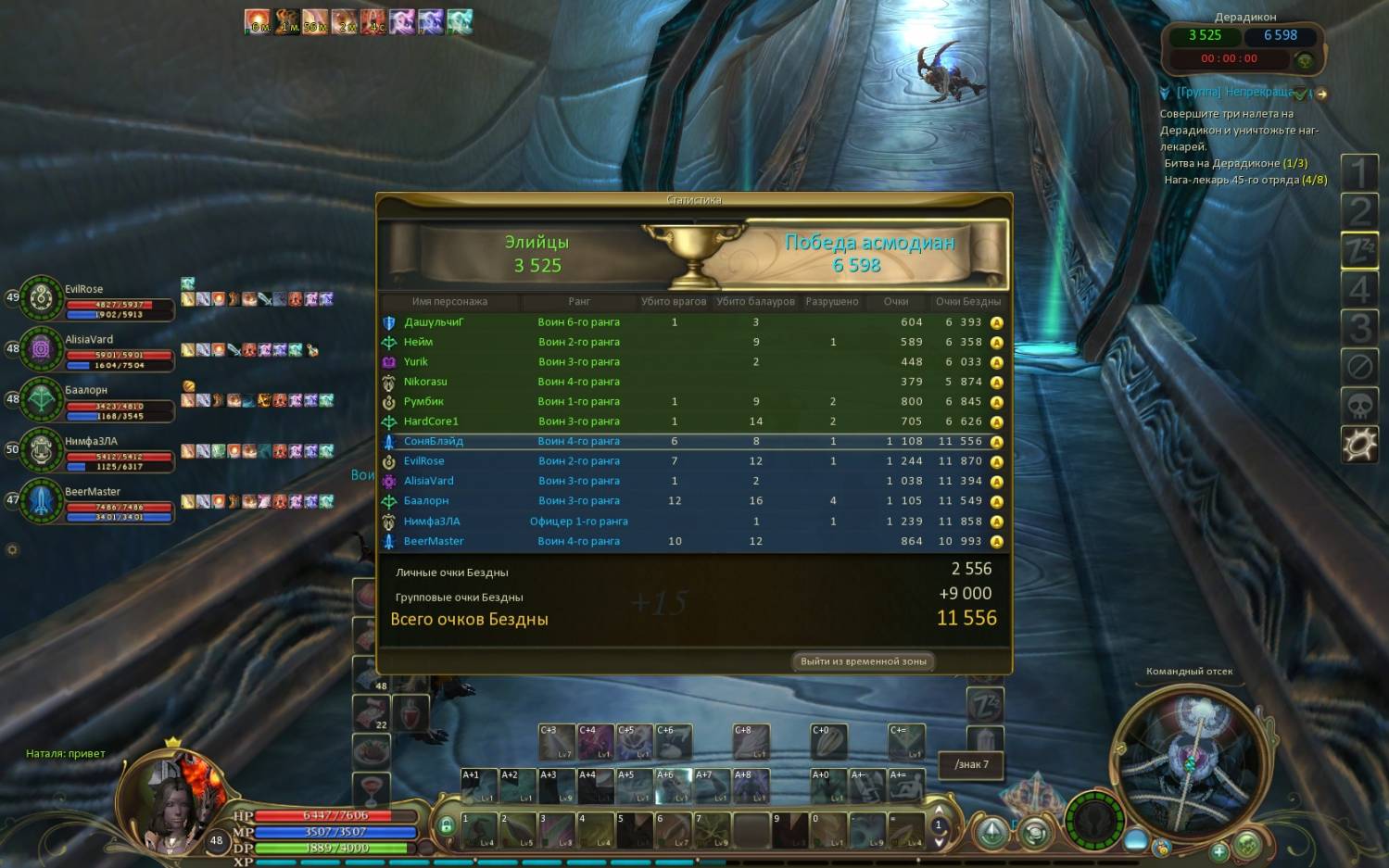Activate the A+6 highlighted skill slot
1389x868 pixels.
[674, 786]
